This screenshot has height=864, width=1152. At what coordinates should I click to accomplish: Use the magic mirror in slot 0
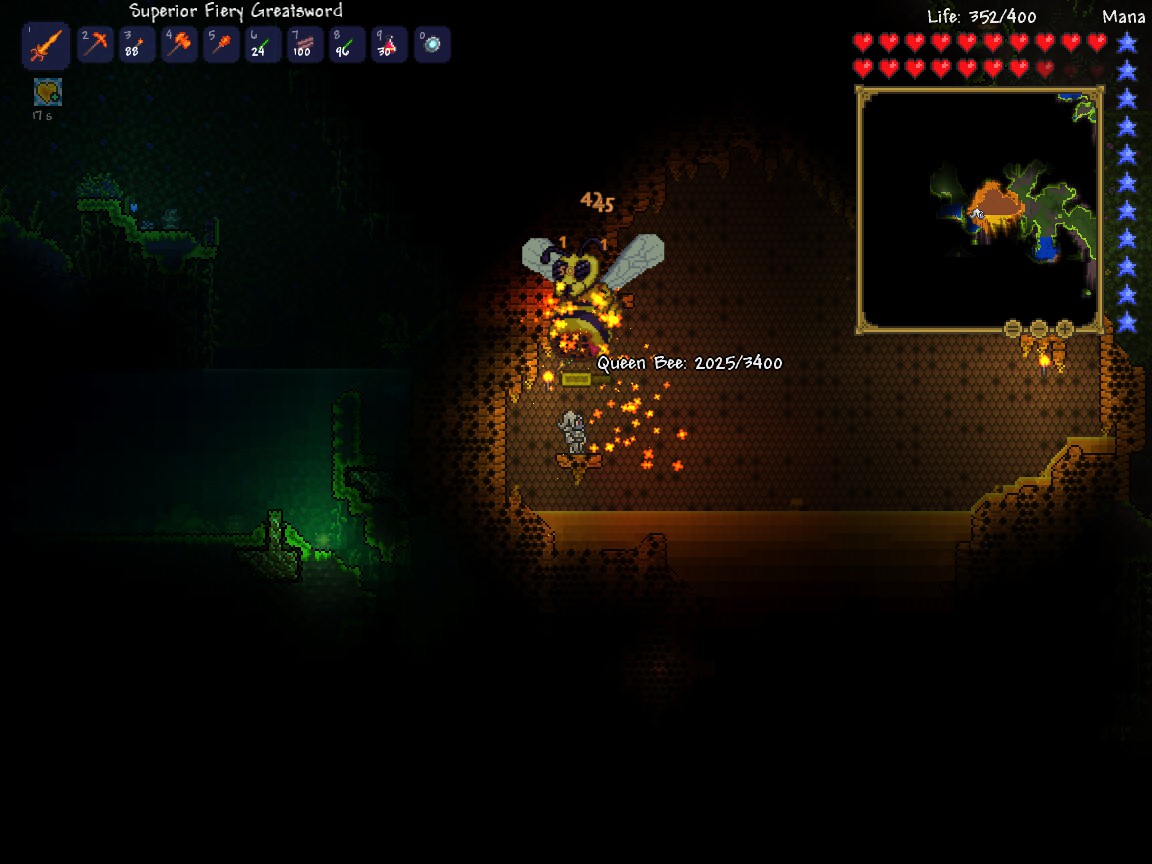[432, 45]
